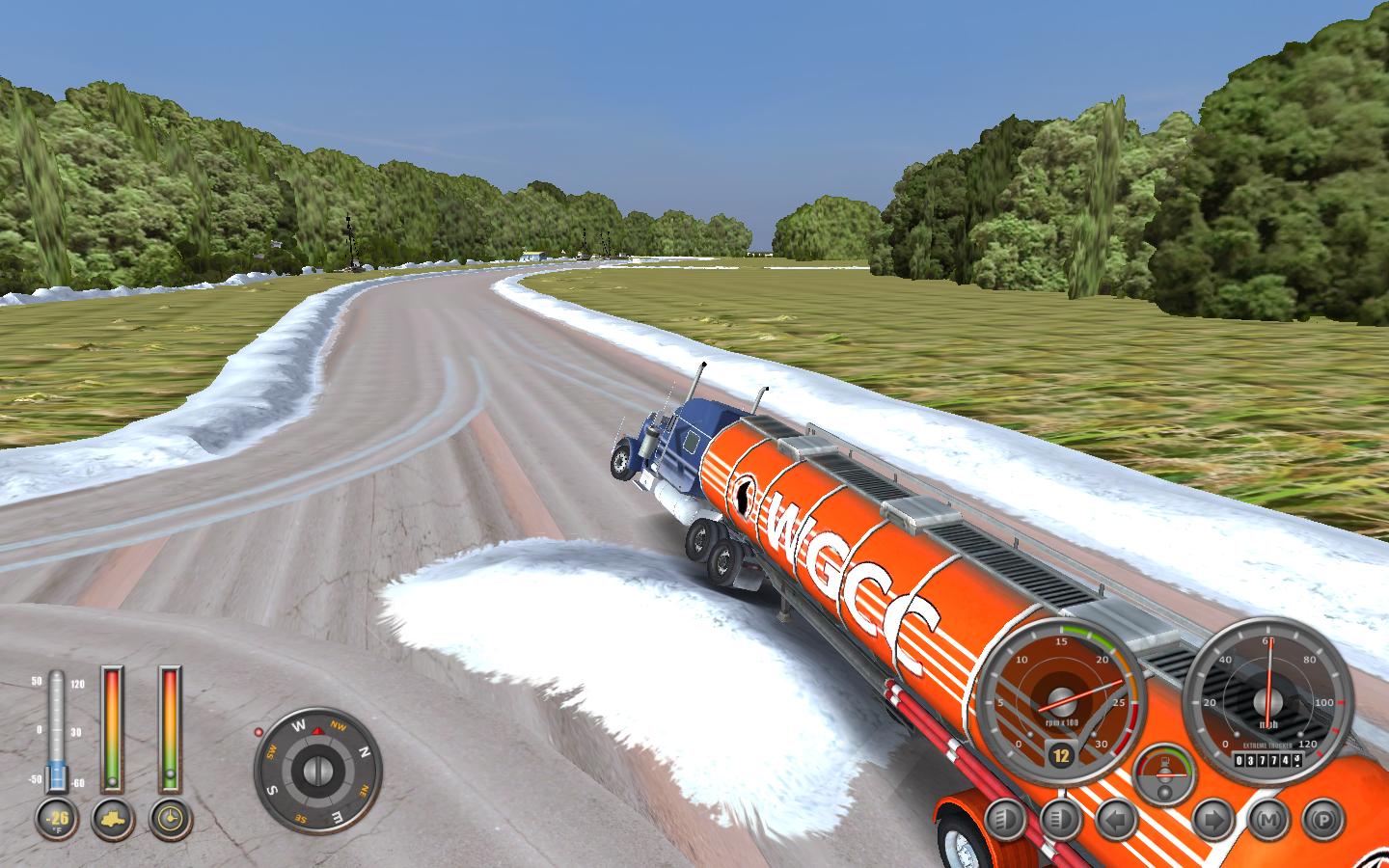The width and height of the screenshot is (1389, 868).
Task: Activate the right turn signal arrow
Action: pyautogui.click(x=1212, y=820)
